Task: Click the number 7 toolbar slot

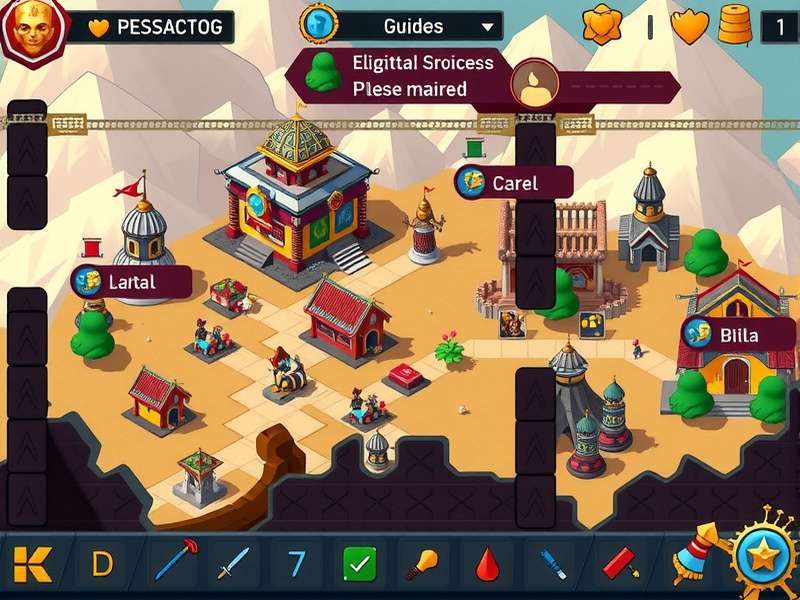Action: click(297, 564)
